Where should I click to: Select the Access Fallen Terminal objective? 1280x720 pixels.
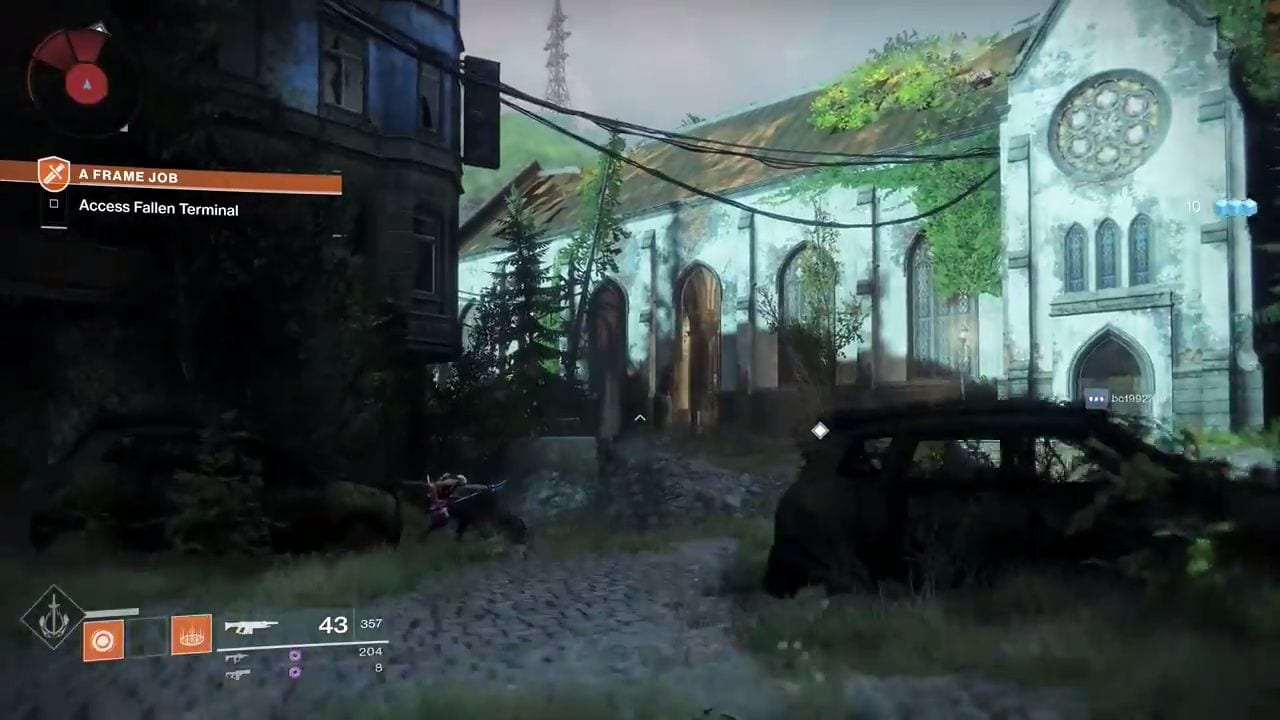pyautogui.click(x=158, y=209)
